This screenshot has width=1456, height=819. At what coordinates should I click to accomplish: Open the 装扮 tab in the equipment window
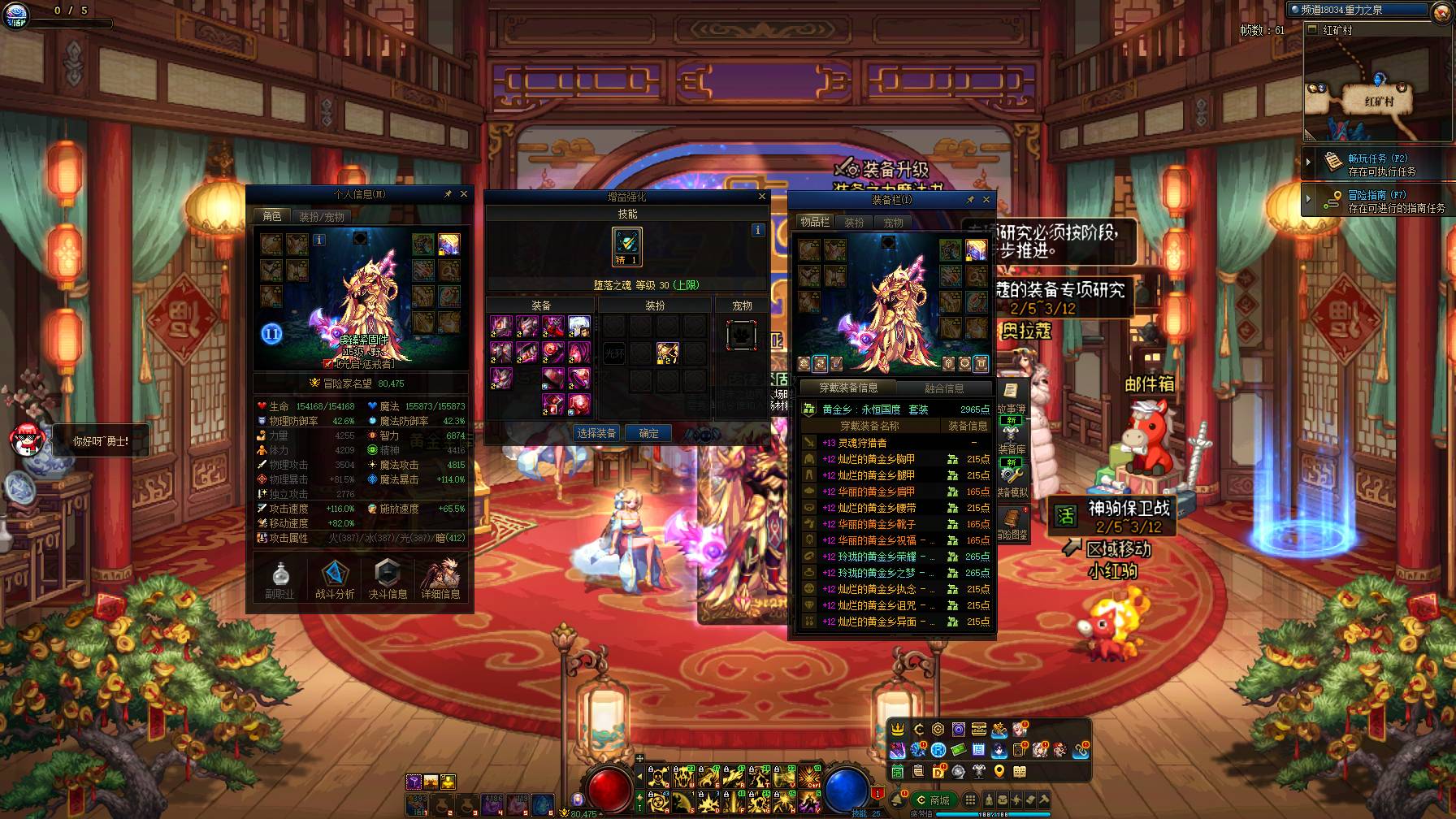(854, 222)
